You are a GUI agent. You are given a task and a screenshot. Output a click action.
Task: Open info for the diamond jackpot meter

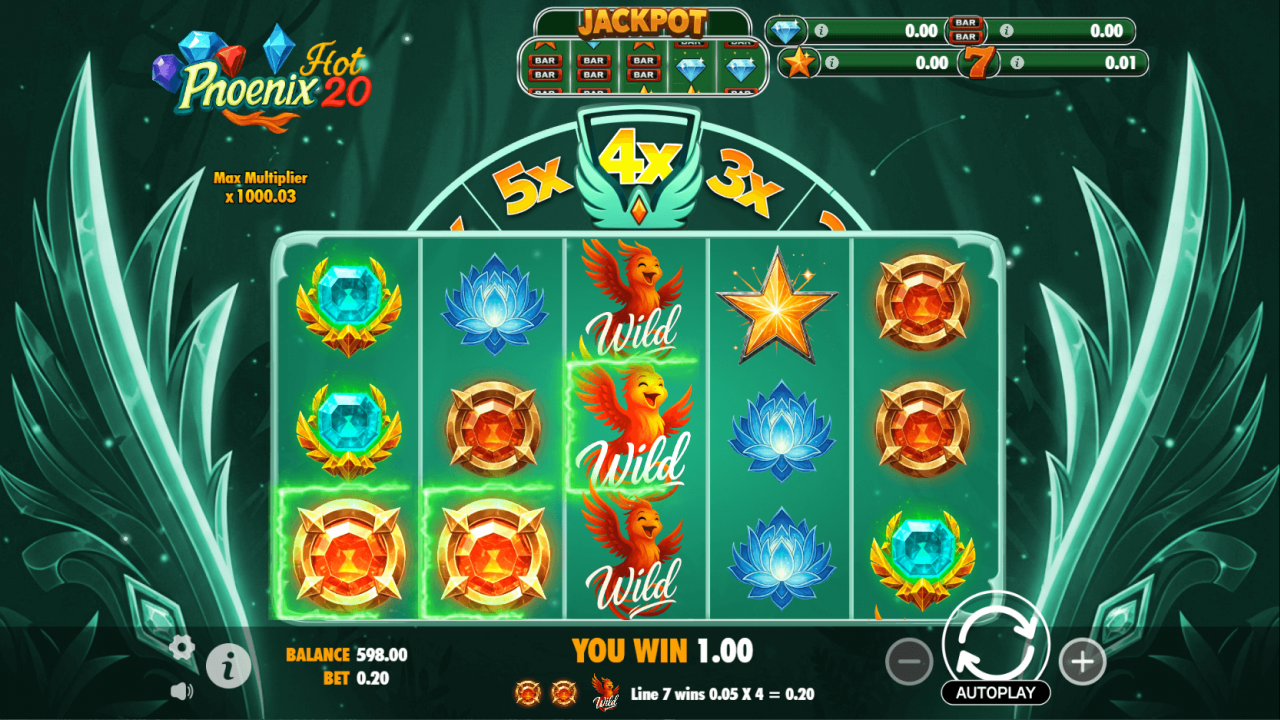(822, 31)
